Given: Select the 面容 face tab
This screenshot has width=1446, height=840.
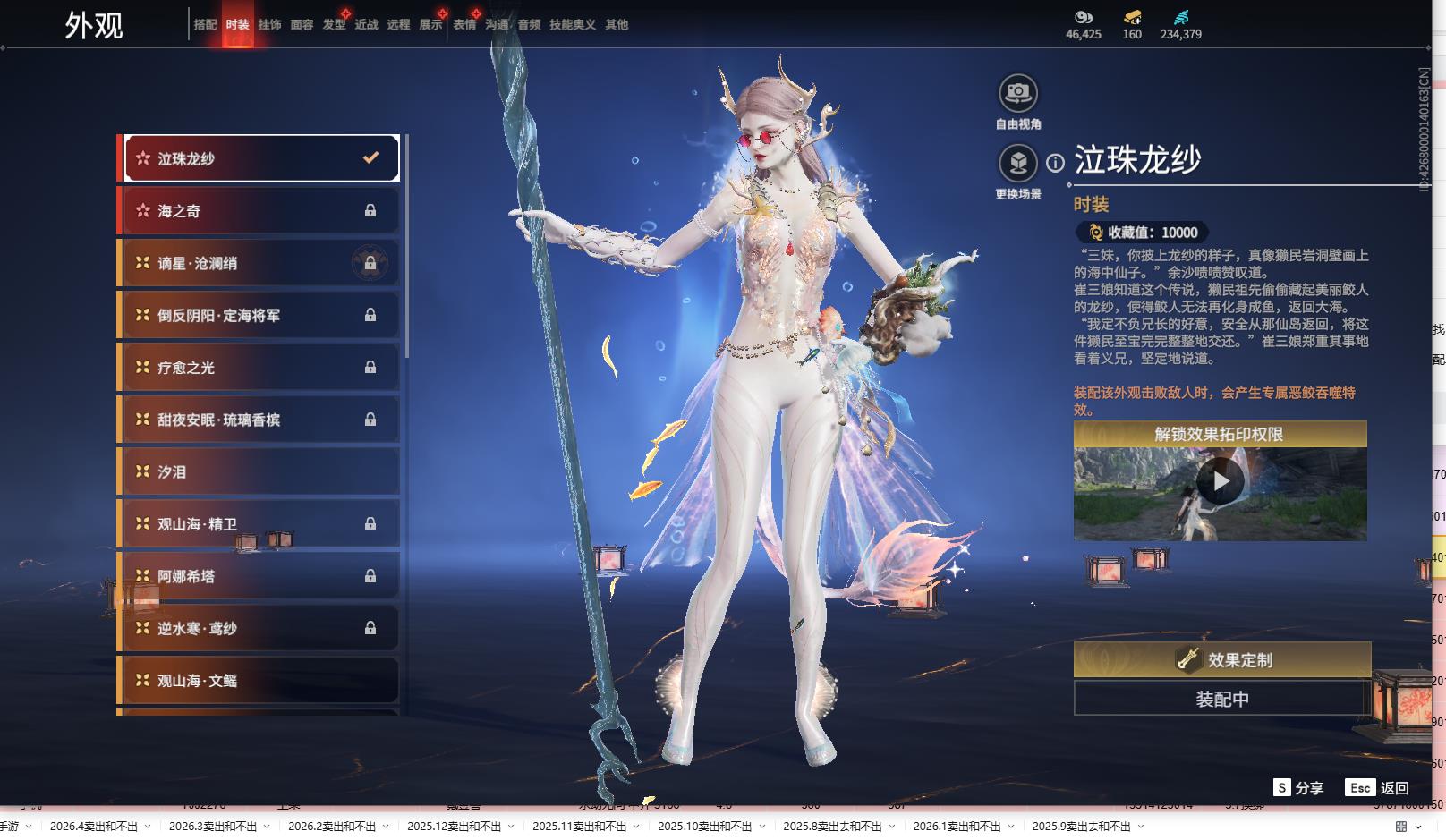Looking at the screenshot, I should coord(302,25).
